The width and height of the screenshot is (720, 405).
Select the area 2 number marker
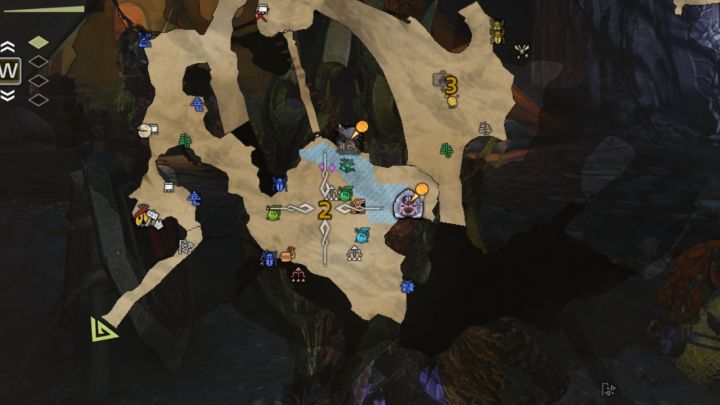click(x=324, y=210)
